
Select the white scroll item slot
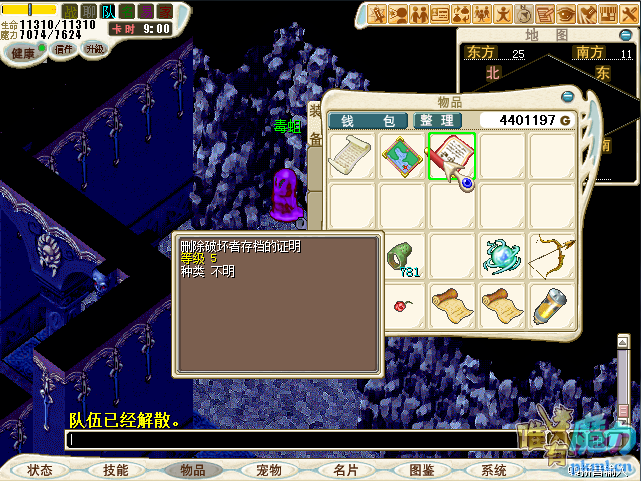pyautogui.click(x=352, y=156)
